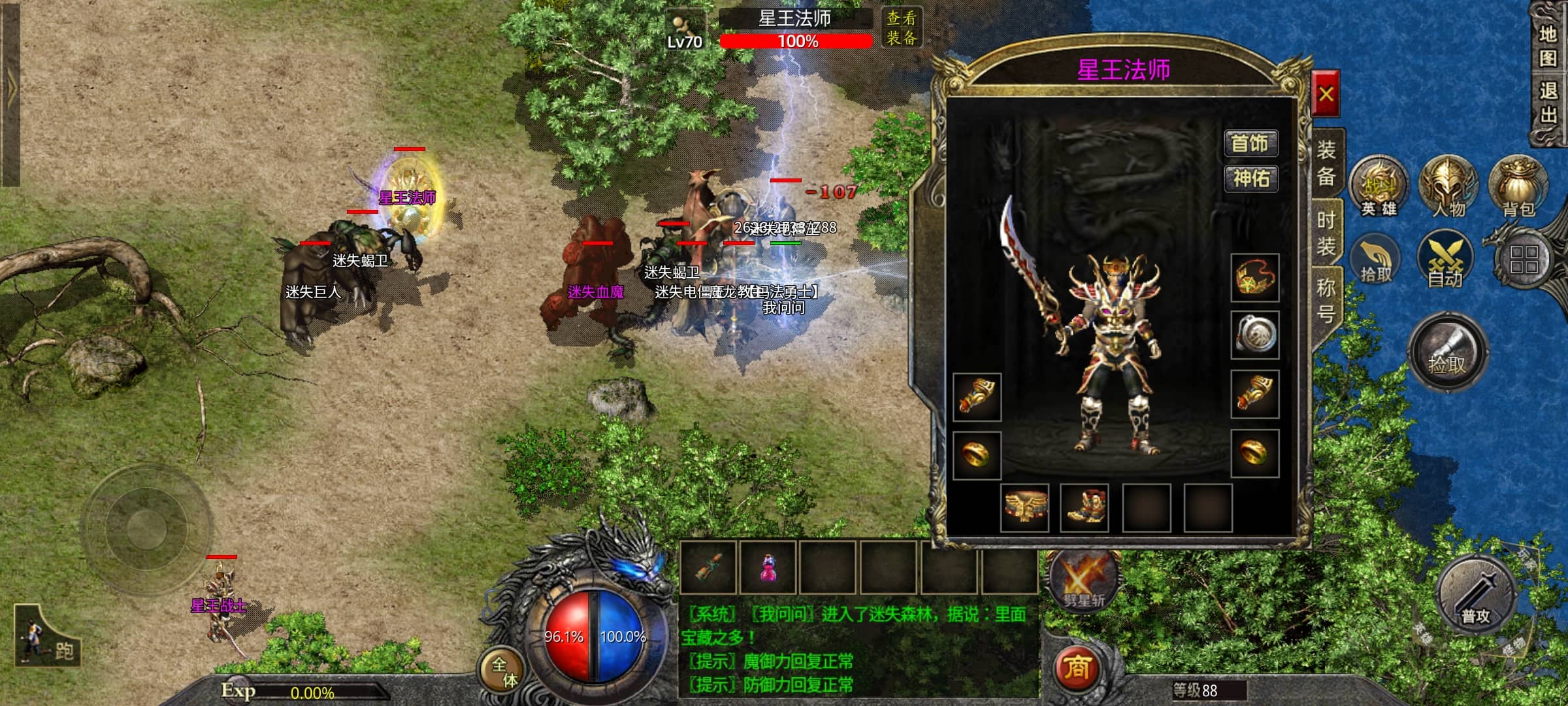Open the 商 shop button
This screenshot has height=706, width=1568.
coord(1077,668)
